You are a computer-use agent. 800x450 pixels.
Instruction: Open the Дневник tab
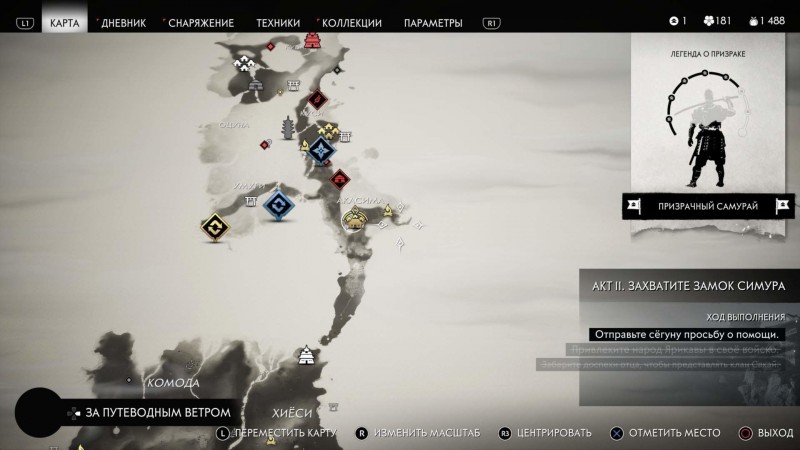pos(123,22)
